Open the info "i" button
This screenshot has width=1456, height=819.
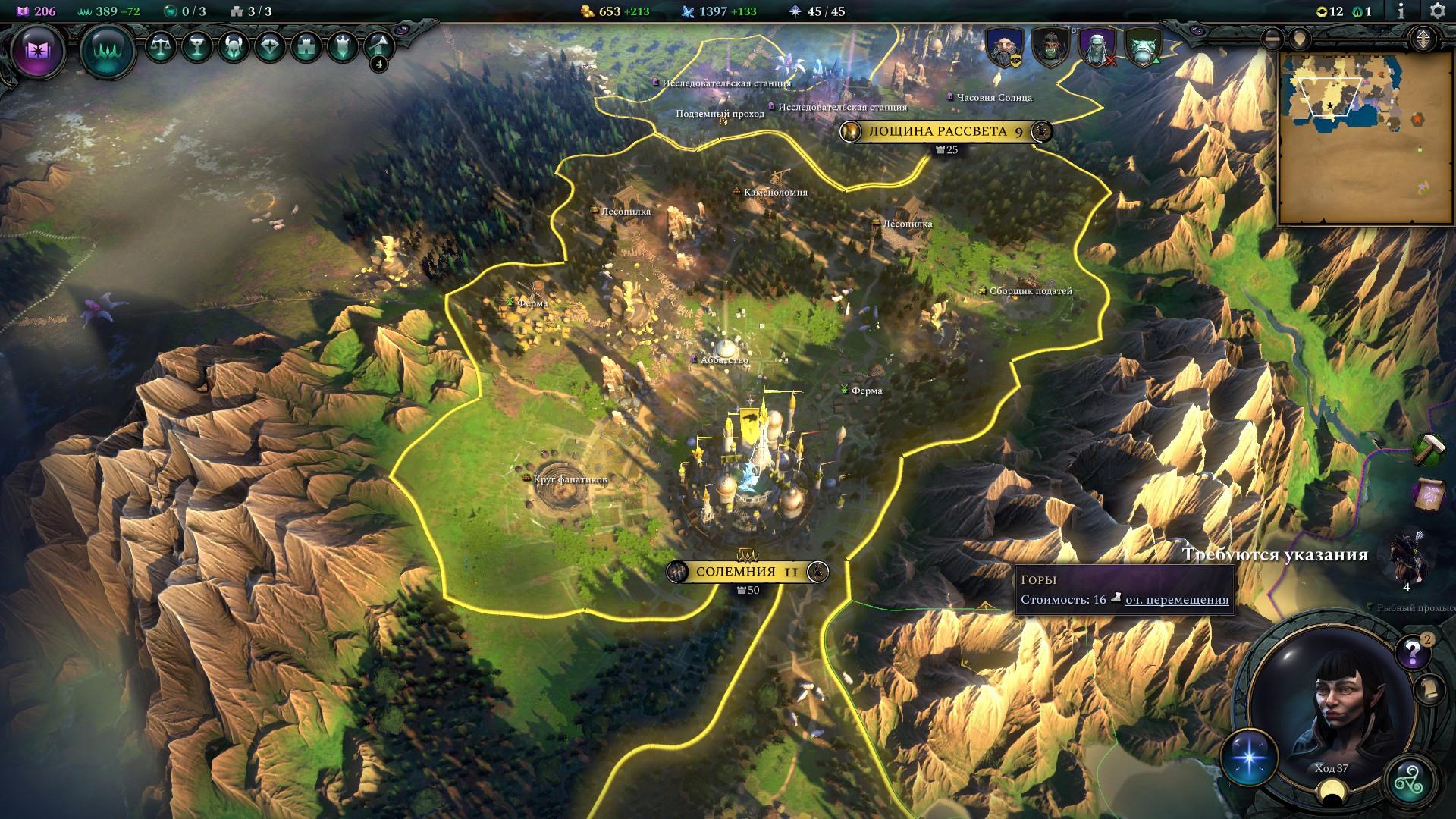pos(1401,11)
